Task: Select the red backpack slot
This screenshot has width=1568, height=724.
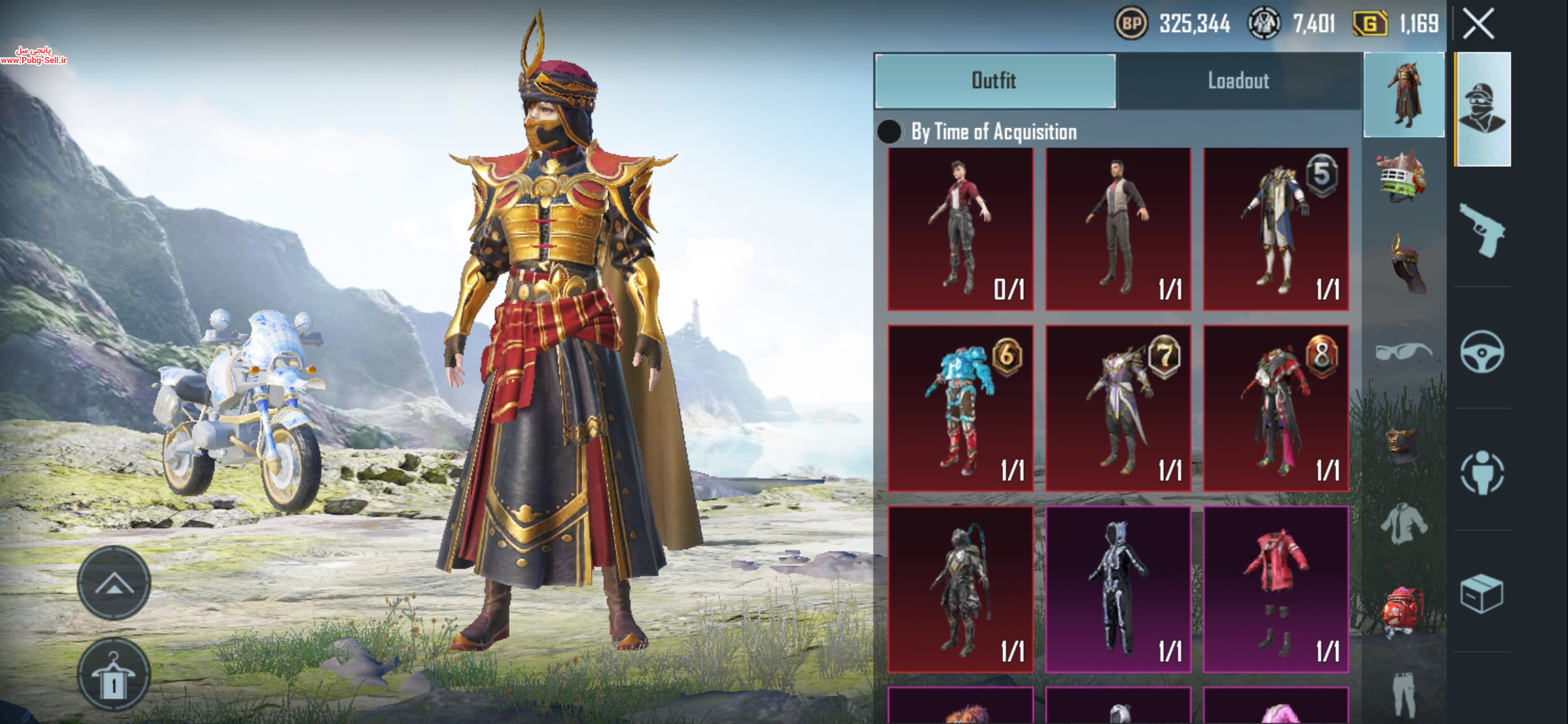Action: pyautogui.click(x=1403, y=611)
